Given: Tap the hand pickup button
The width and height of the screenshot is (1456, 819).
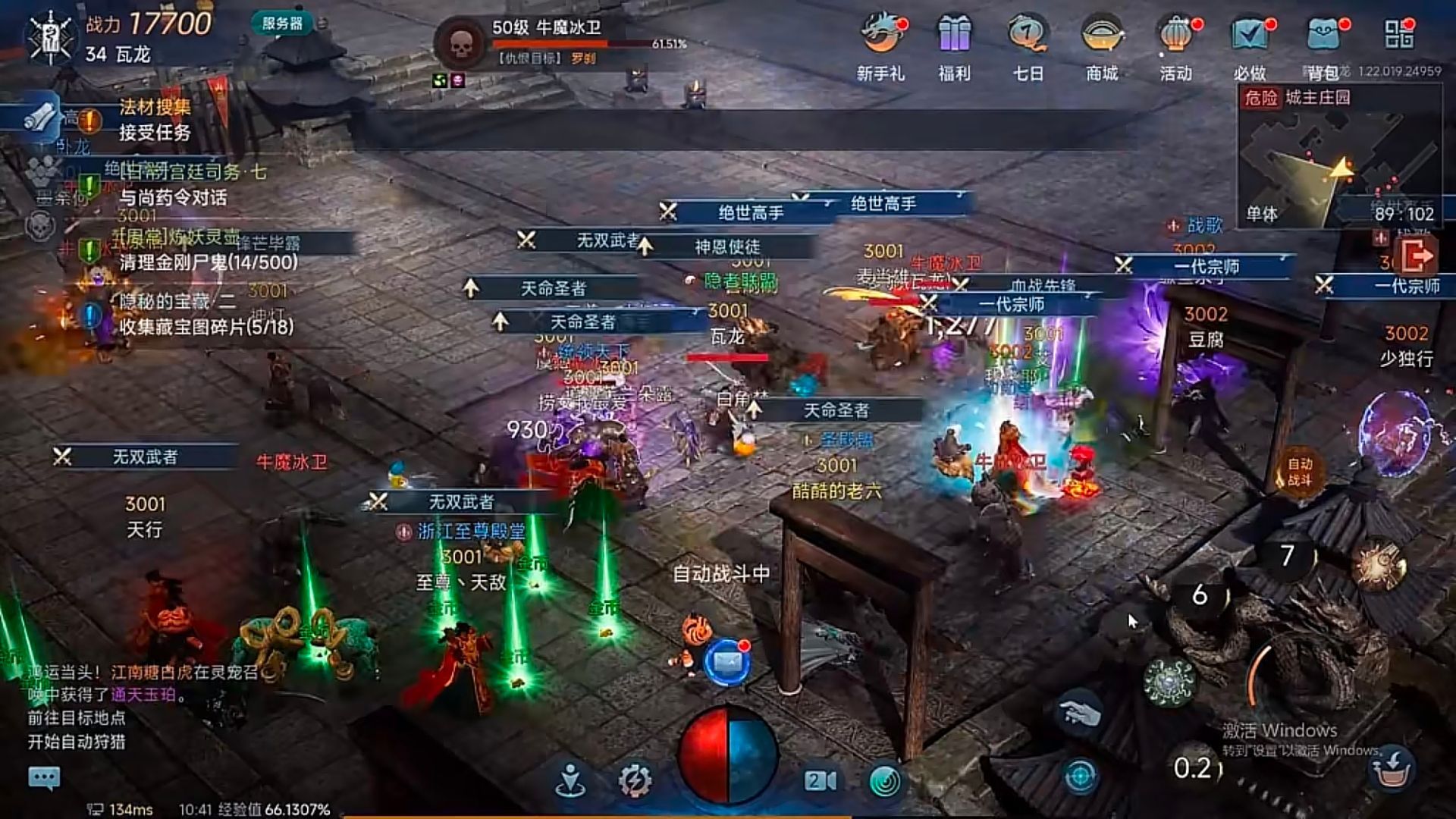Looking at the screenshot, I should coord(1081,714).
